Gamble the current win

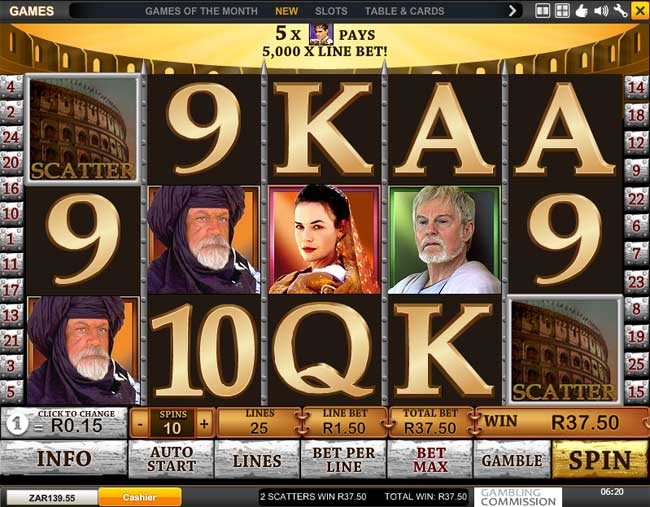[512, 460]
